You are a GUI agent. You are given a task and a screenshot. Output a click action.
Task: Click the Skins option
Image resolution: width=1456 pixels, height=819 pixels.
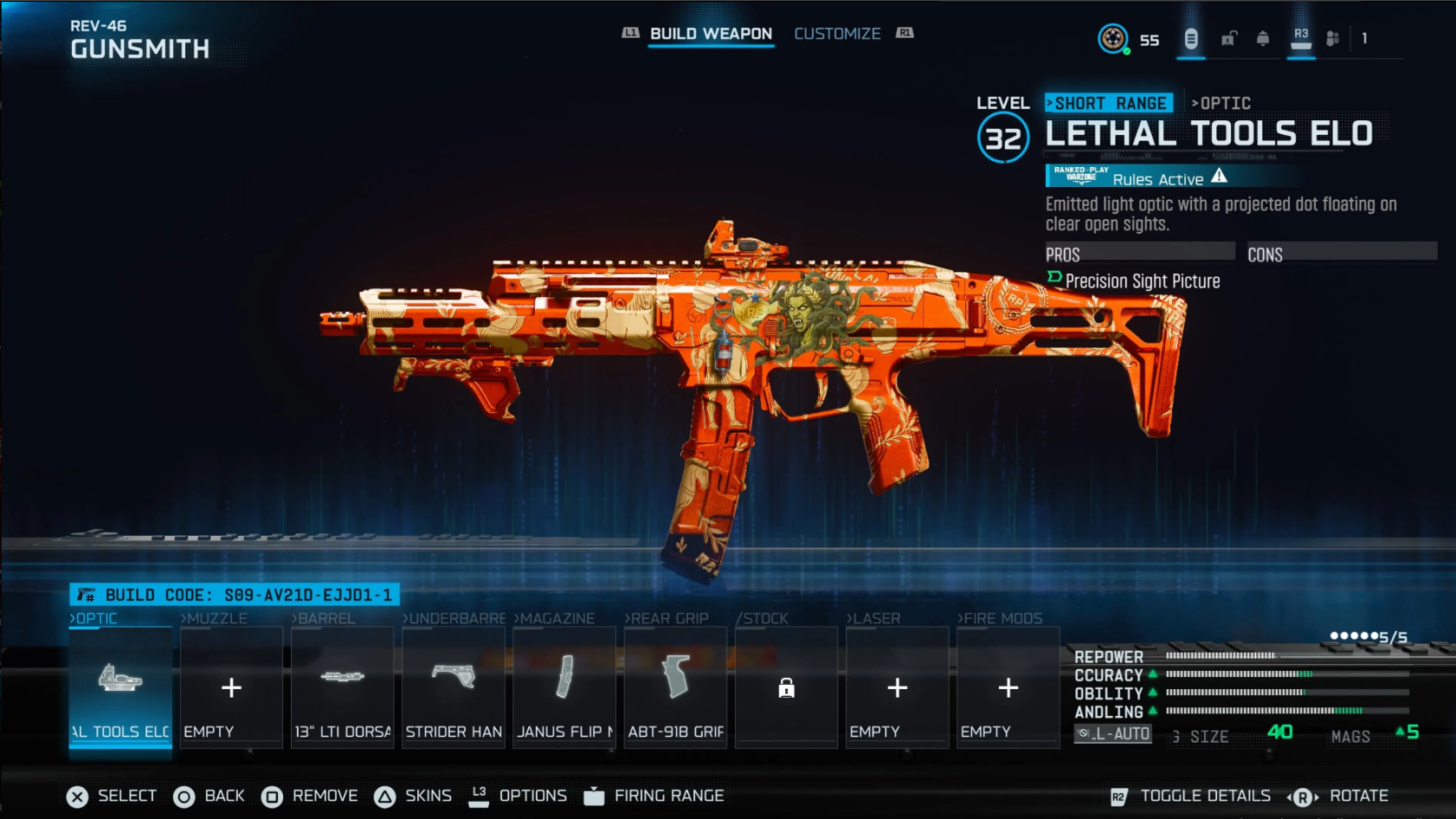428,795
